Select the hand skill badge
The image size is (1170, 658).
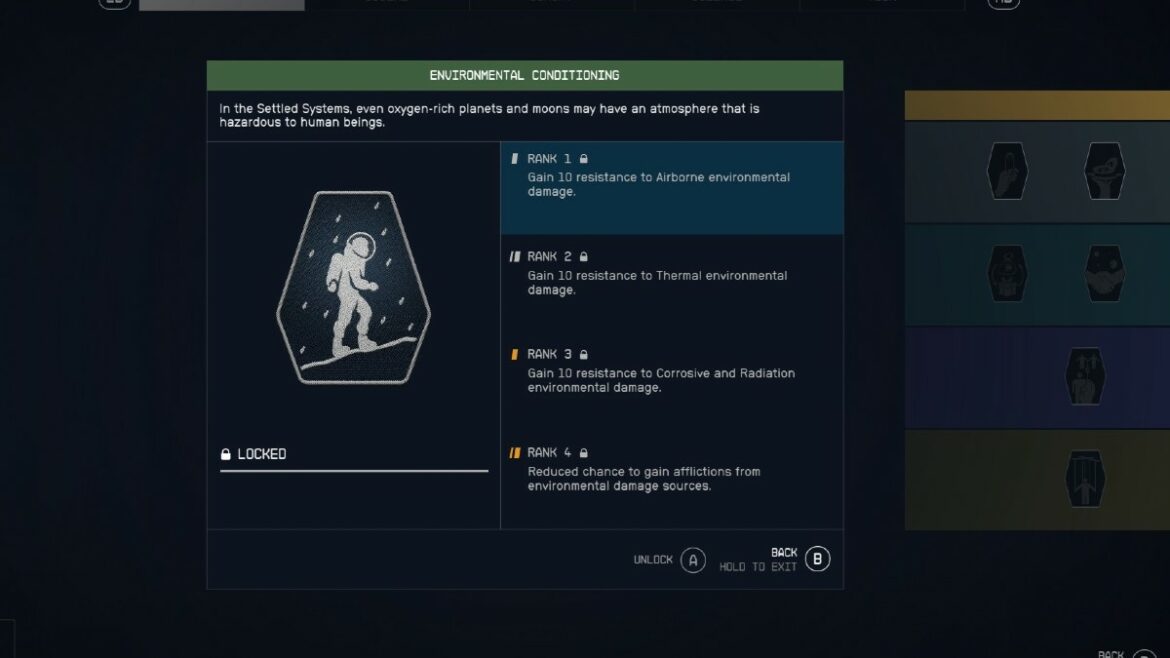tap(1007, 171)
